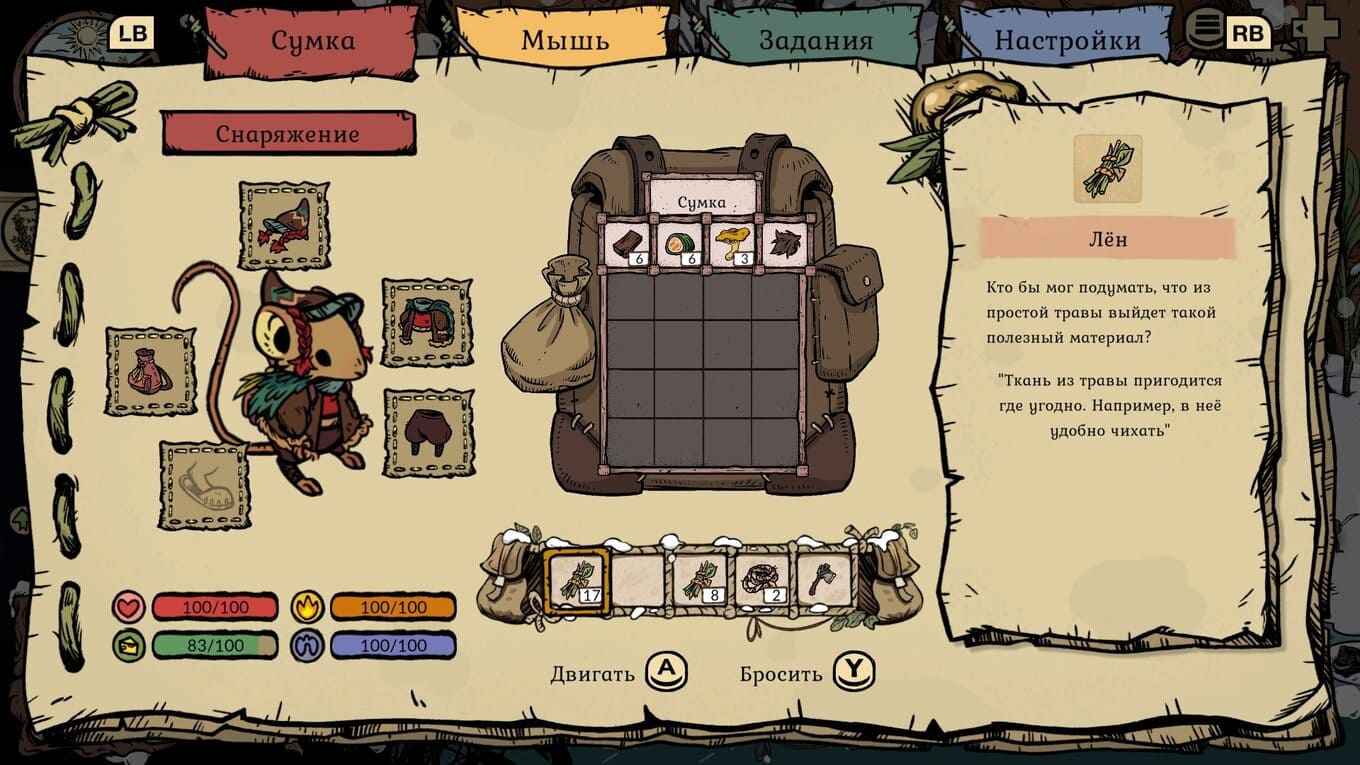The image size is (1360, 765).
Task: Select the green-rind fruit slice stack
Action: (679, 244)
